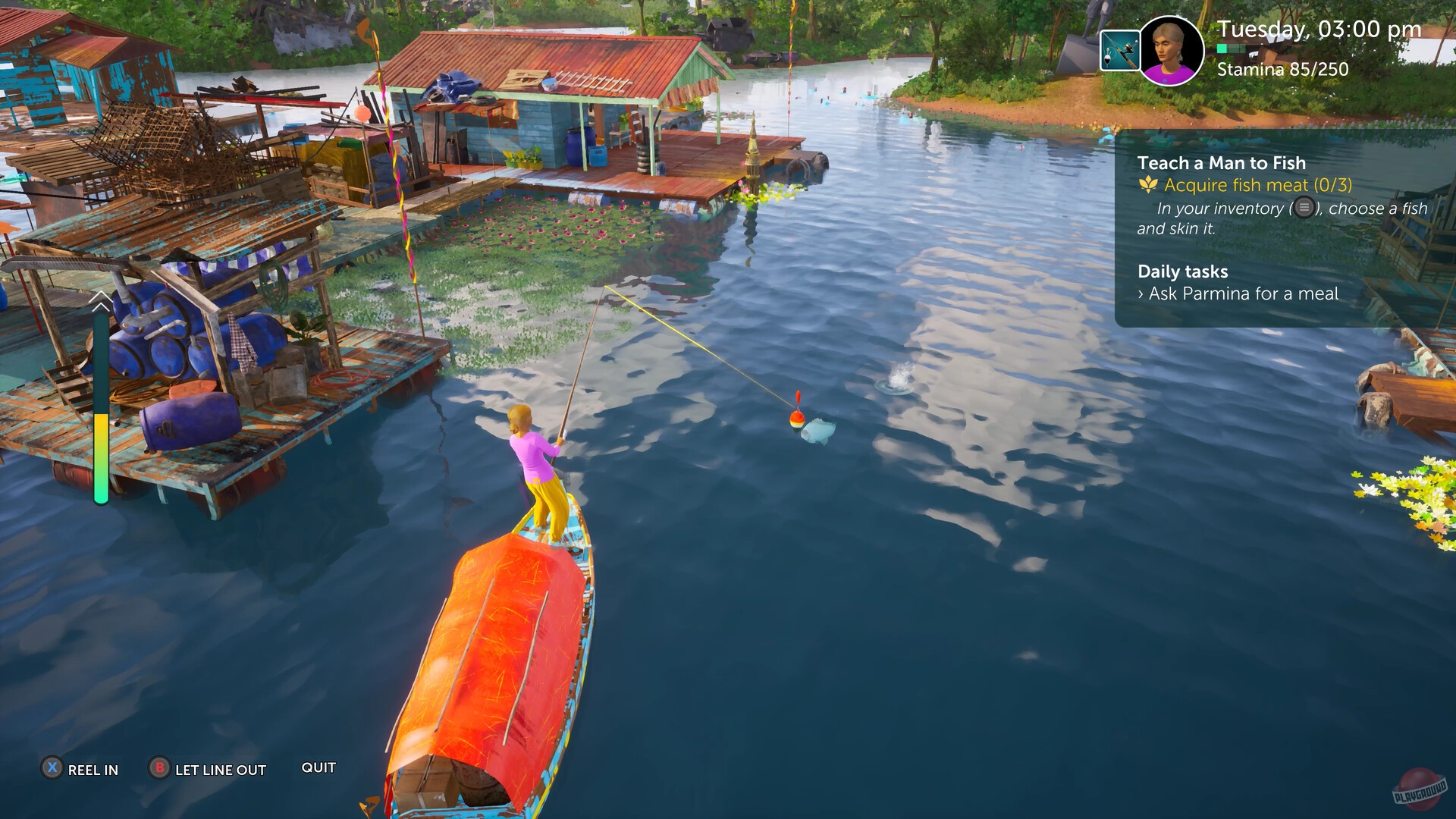
Task: Expand the Teach a Man to Fish quest
Action: coord(1221,162)
